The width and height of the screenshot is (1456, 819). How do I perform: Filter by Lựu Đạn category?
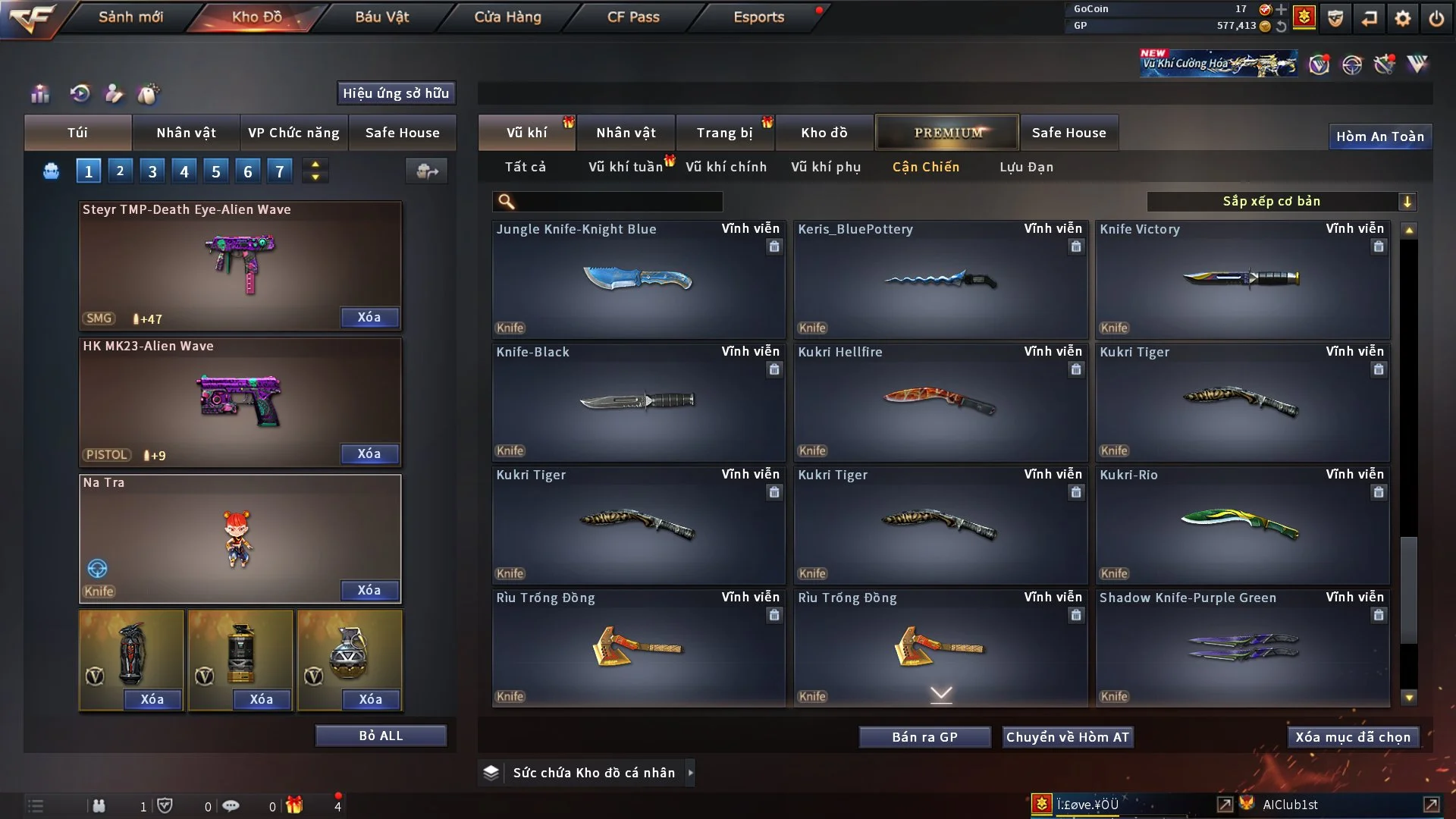[x=1026, y=167]
